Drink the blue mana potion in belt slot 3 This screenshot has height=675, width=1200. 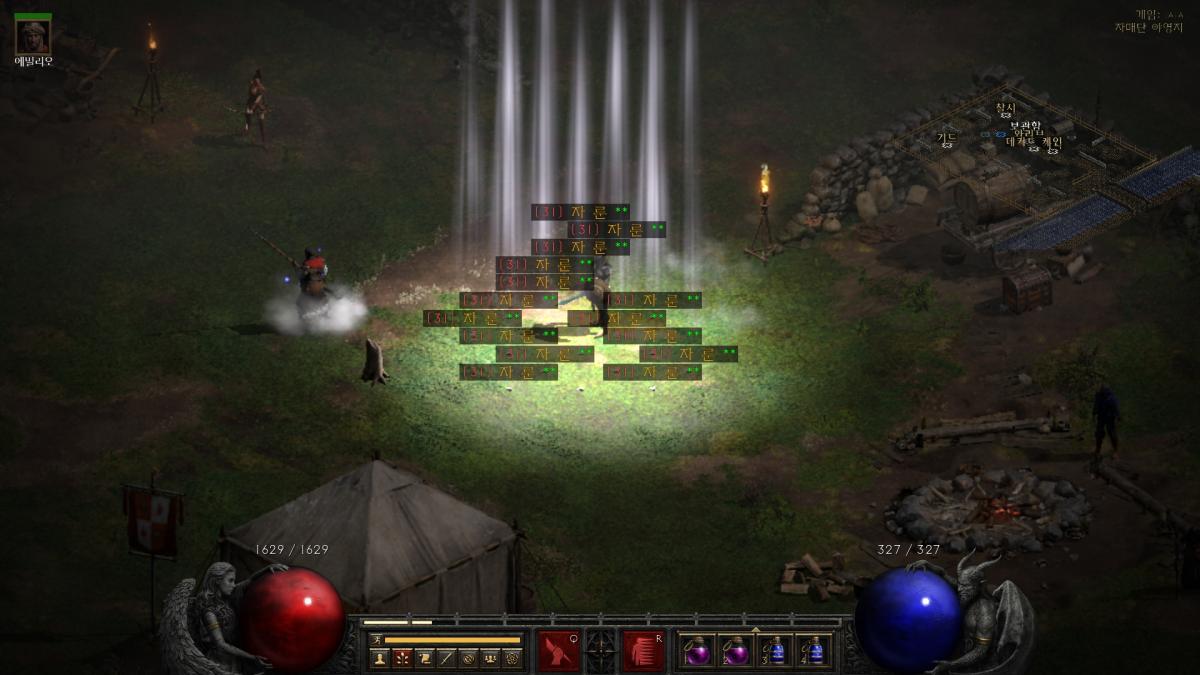click(776, 651)
